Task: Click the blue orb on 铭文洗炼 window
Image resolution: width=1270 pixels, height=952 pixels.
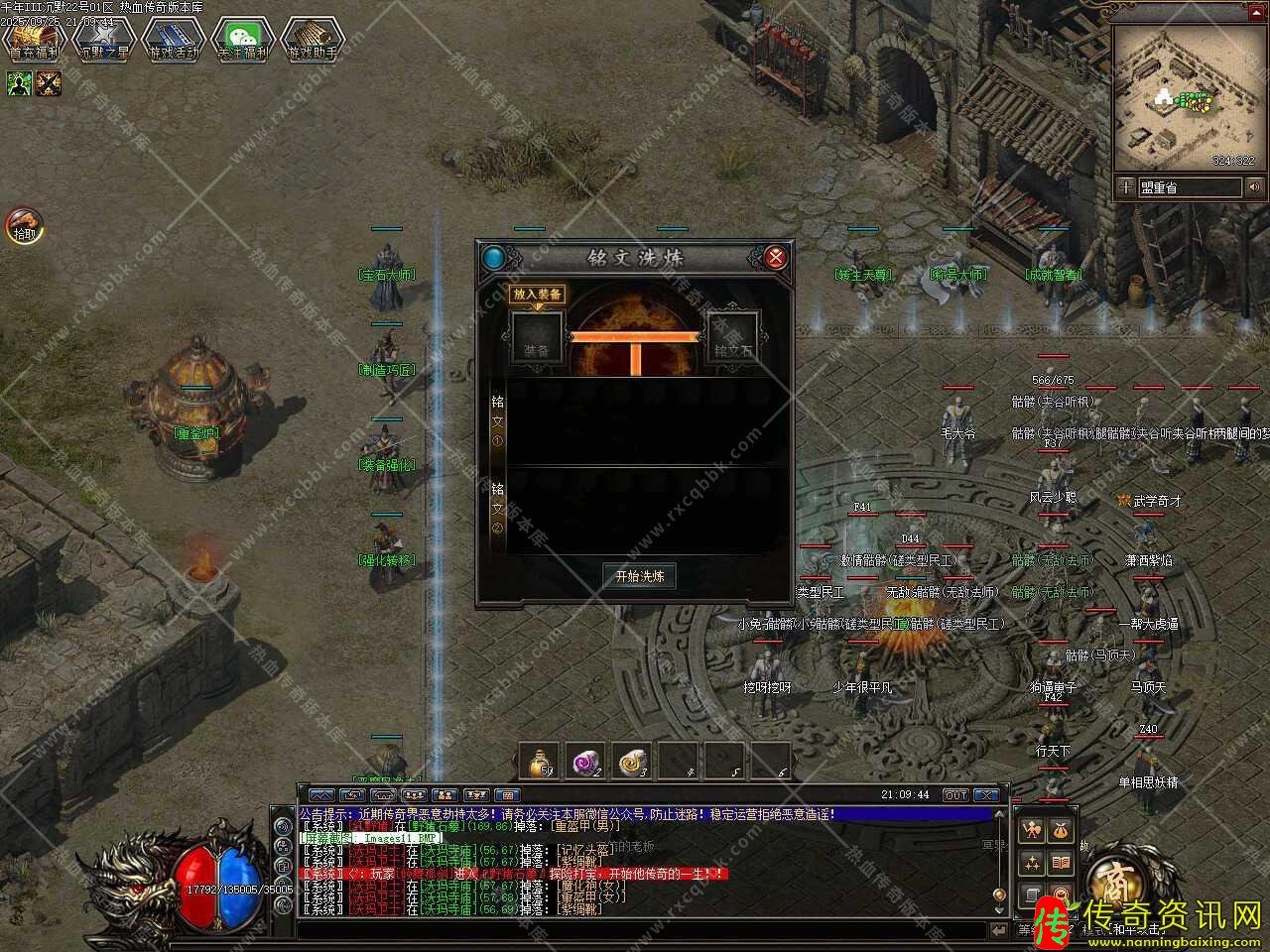Action: [493, 258]
